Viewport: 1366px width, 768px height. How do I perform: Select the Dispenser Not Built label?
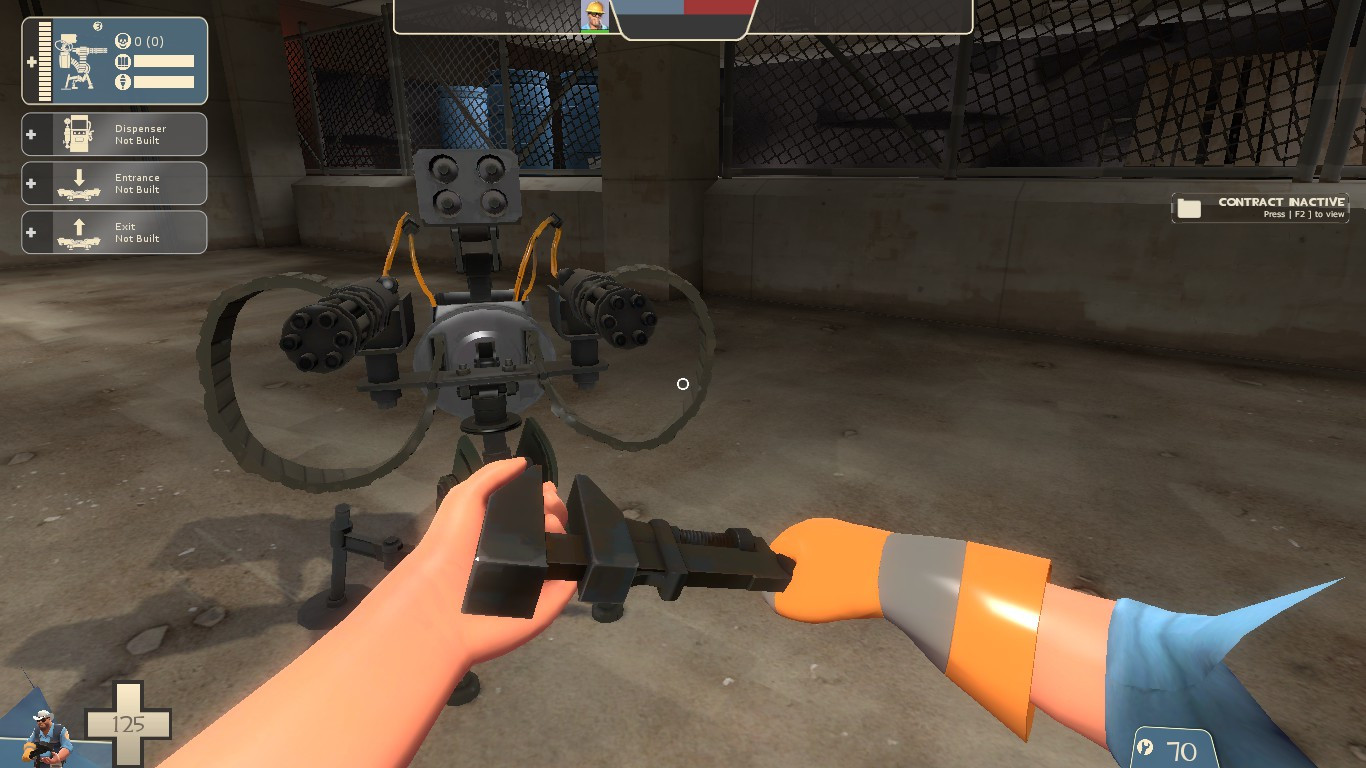(139, 134)
